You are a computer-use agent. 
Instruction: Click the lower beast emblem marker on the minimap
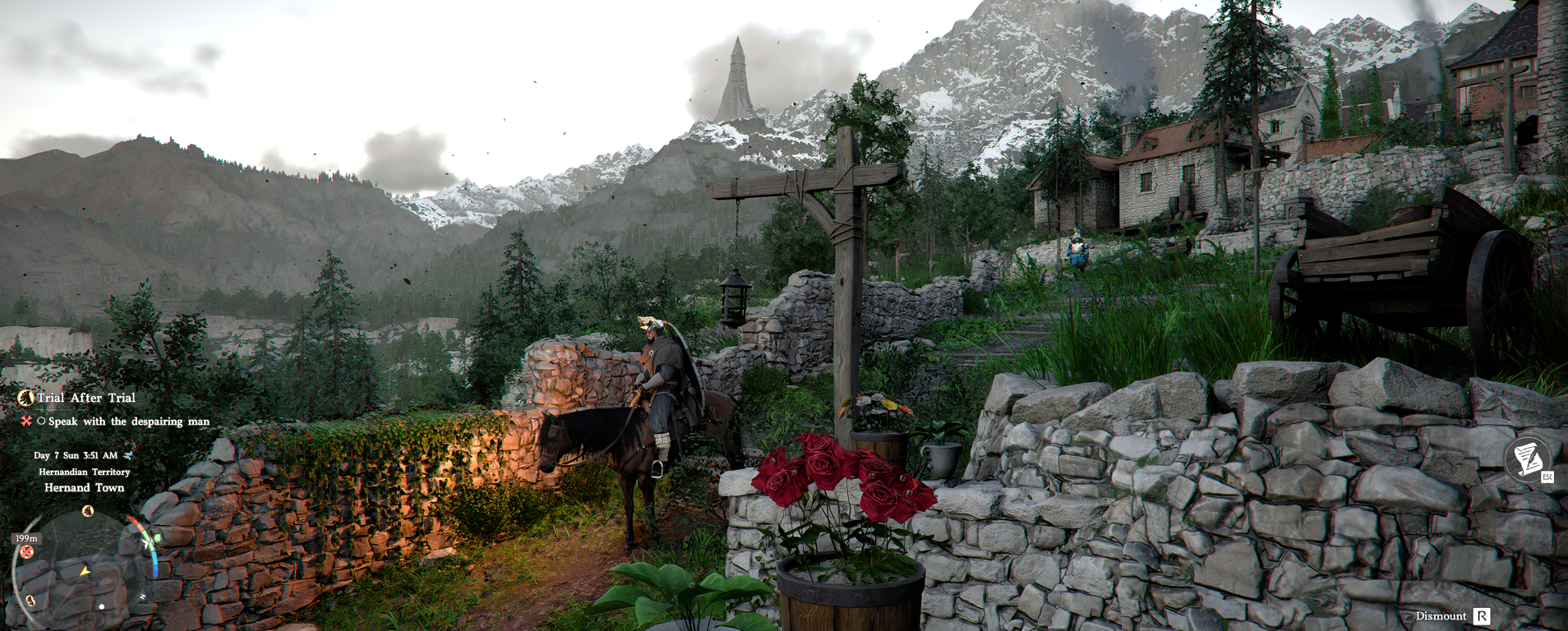(30, 600)
